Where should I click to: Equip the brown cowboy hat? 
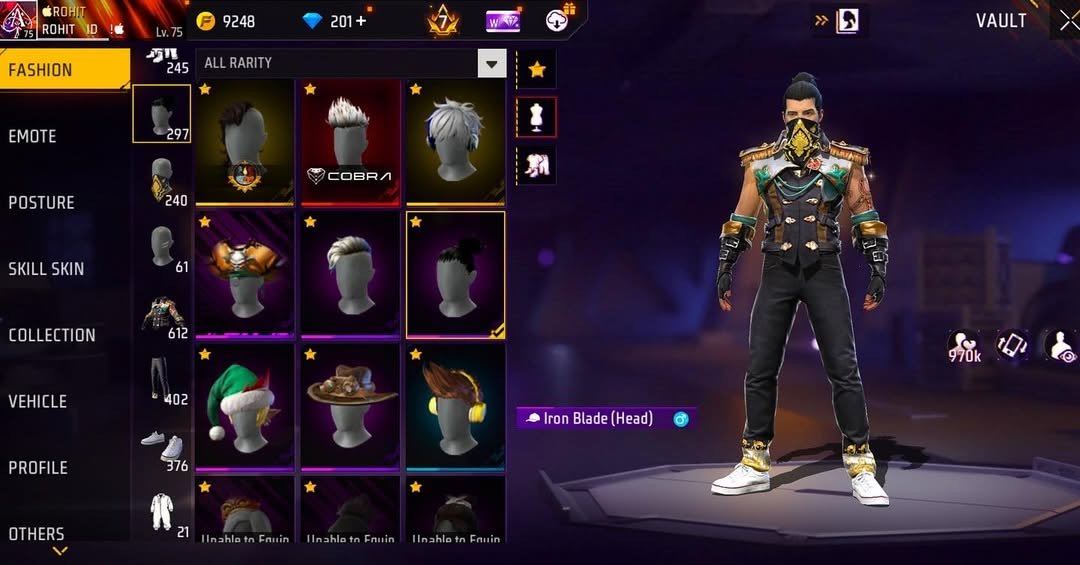(x=349, y=405)
